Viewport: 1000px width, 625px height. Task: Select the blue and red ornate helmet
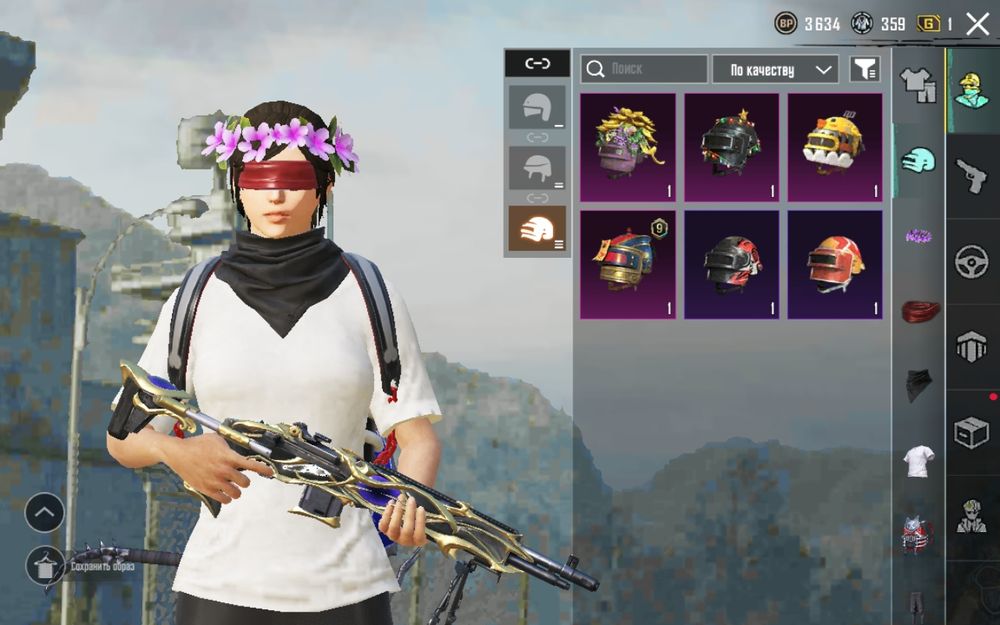pyautogui.click(x=628, y=264)
